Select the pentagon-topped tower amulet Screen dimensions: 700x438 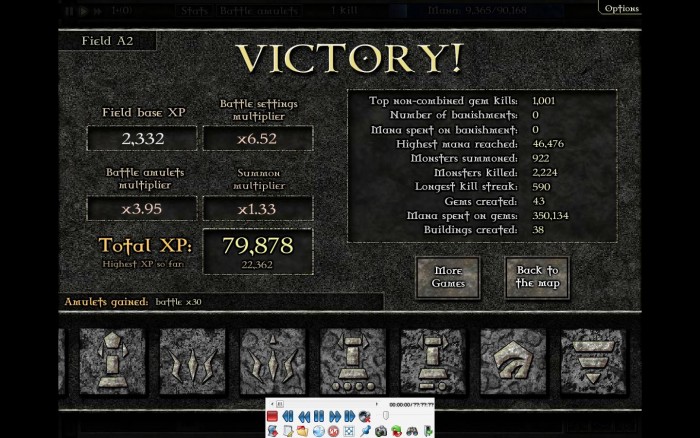[x=112, y=361]
